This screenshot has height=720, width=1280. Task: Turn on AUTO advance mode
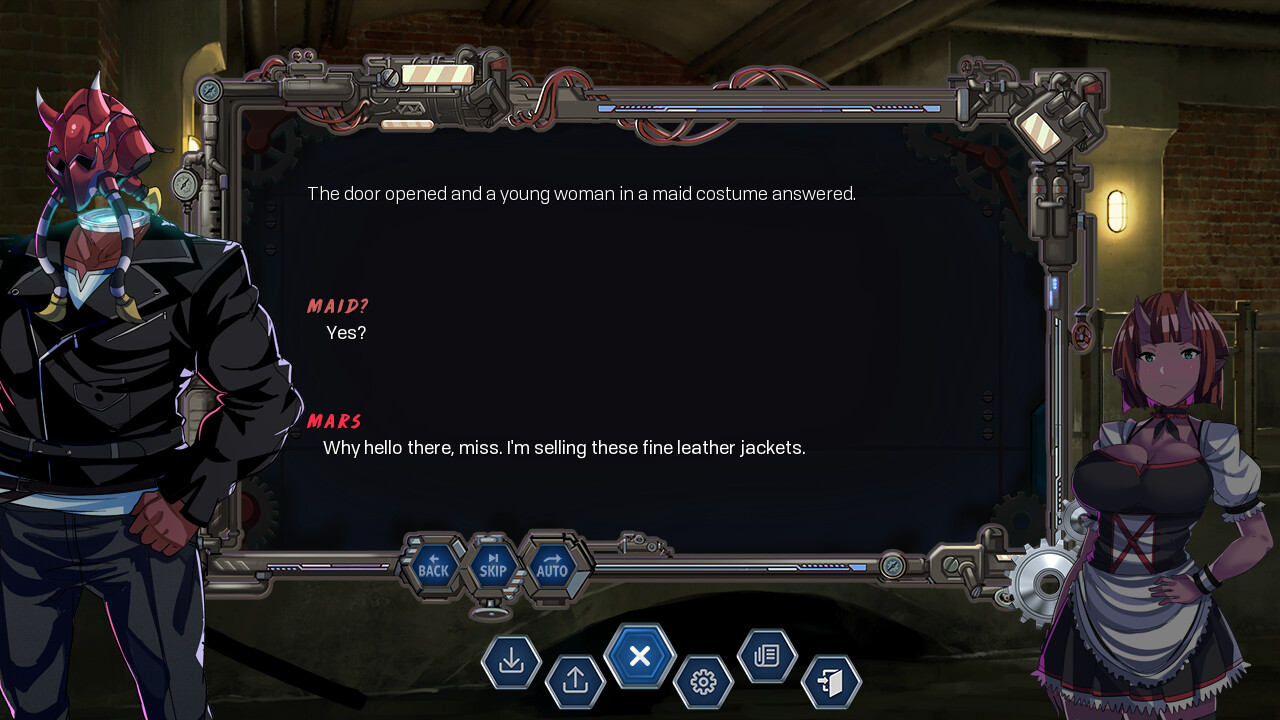point(552,567)
